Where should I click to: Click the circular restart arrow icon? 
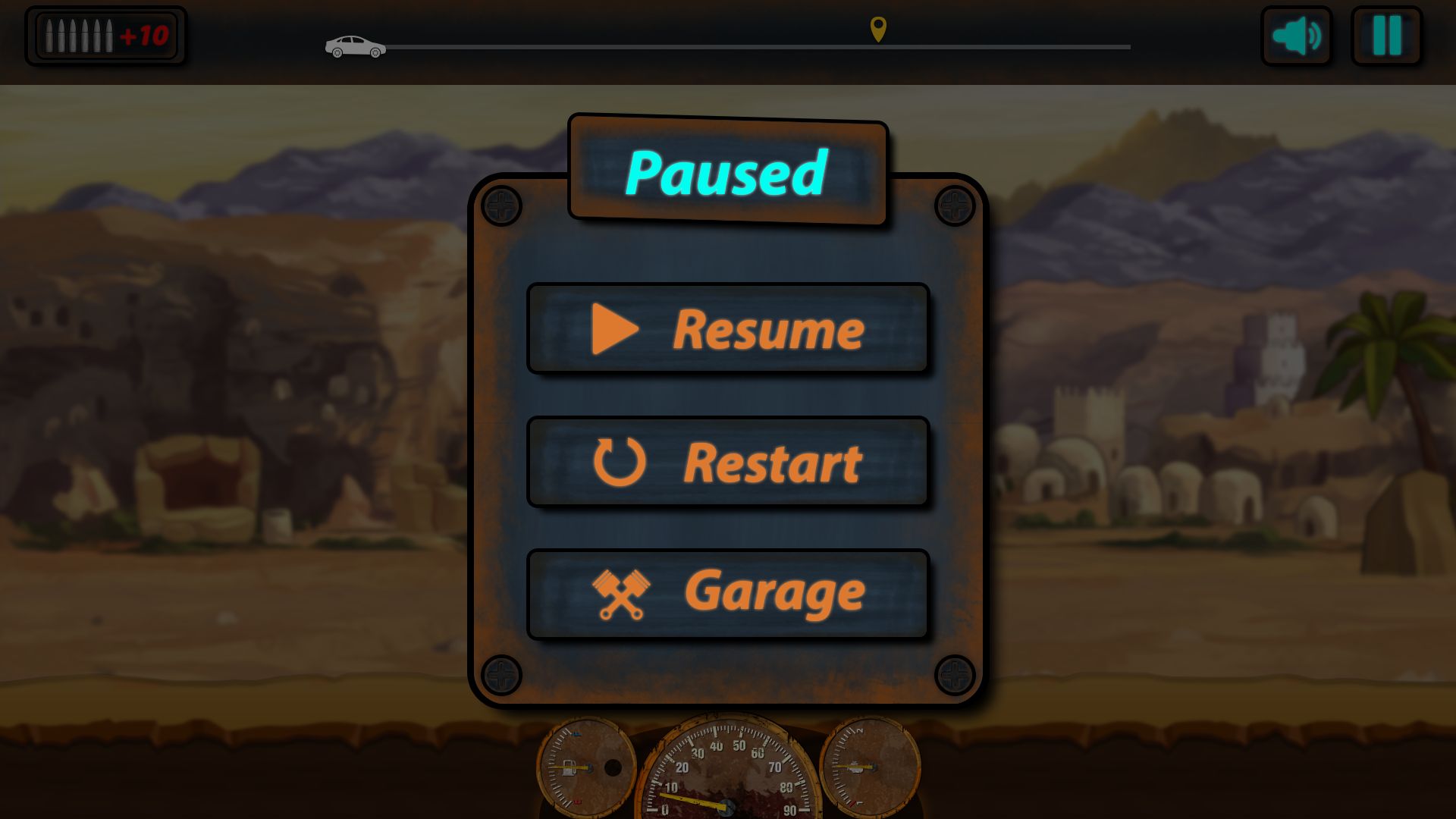(x=620, y=461)
